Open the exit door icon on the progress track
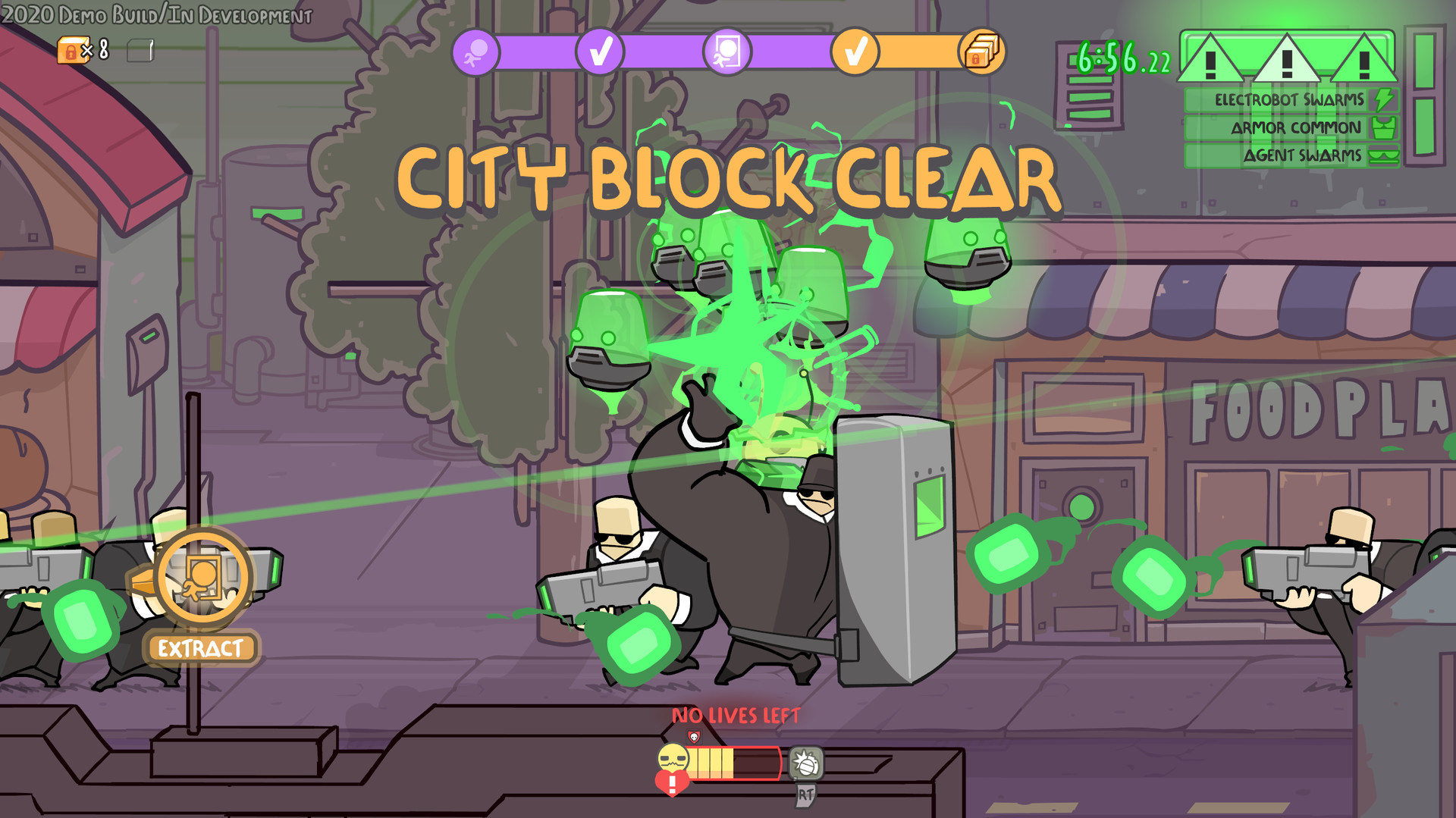This screenshot has height=818, width=1456. 728,51
